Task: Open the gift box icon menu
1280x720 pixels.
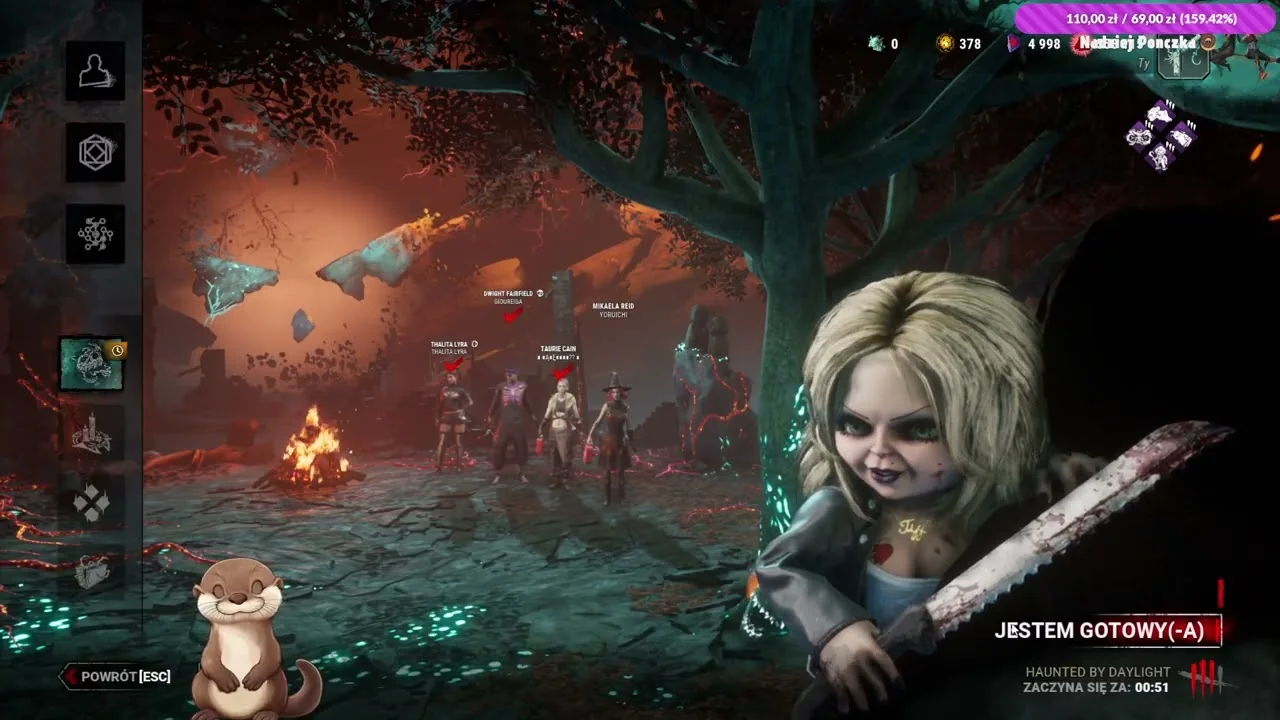Action: pos(92,571)
